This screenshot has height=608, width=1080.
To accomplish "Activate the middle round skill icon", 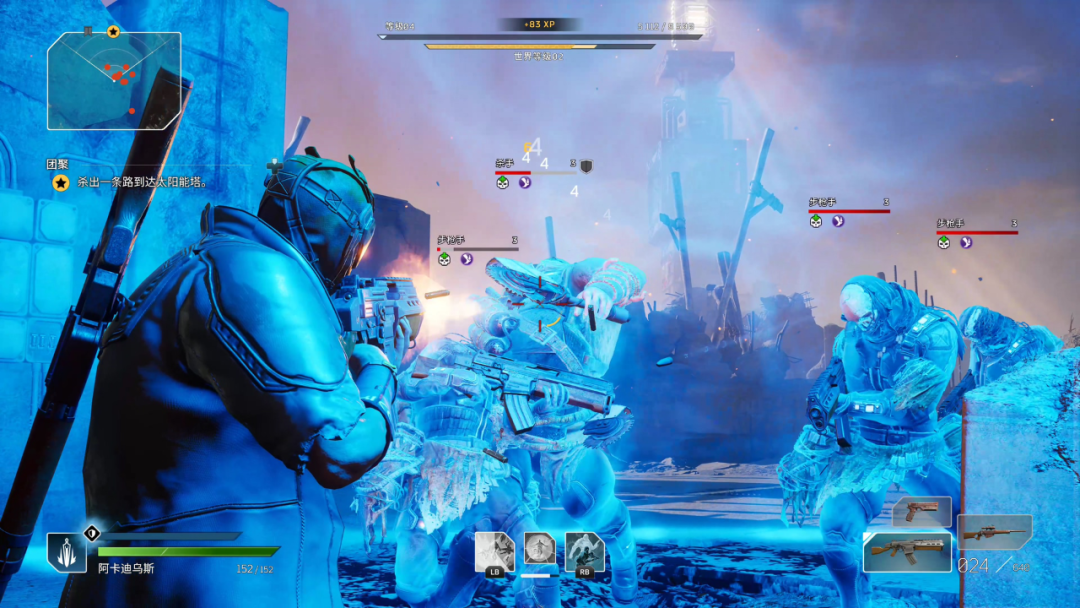I will pos(540,549).
